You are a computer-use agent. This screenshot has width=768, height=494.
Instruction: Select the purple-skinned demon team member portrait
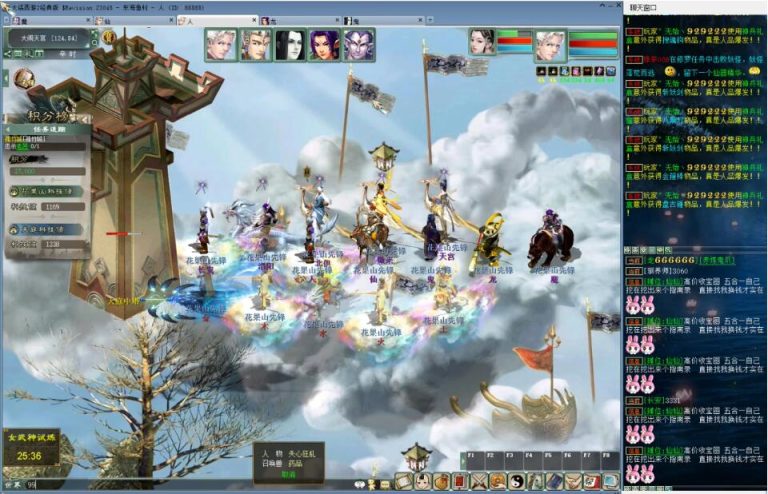click(x=359, y=45)
